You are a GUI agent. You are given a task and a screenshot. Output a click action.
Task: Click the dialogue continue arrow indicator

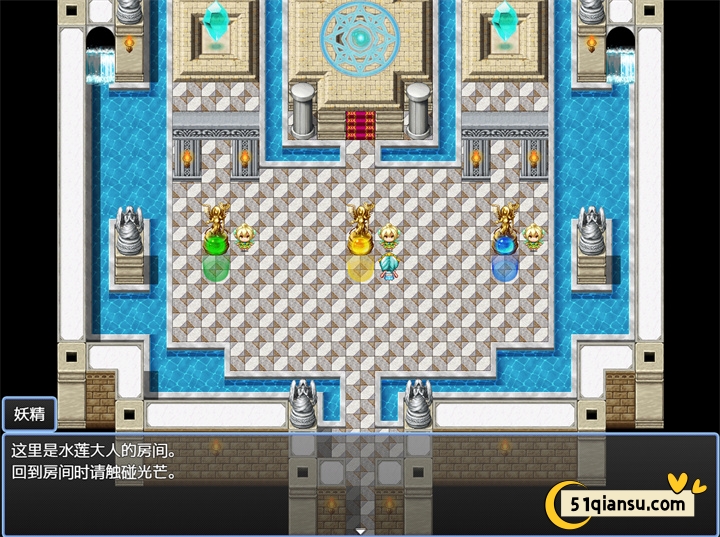(359, 530)
